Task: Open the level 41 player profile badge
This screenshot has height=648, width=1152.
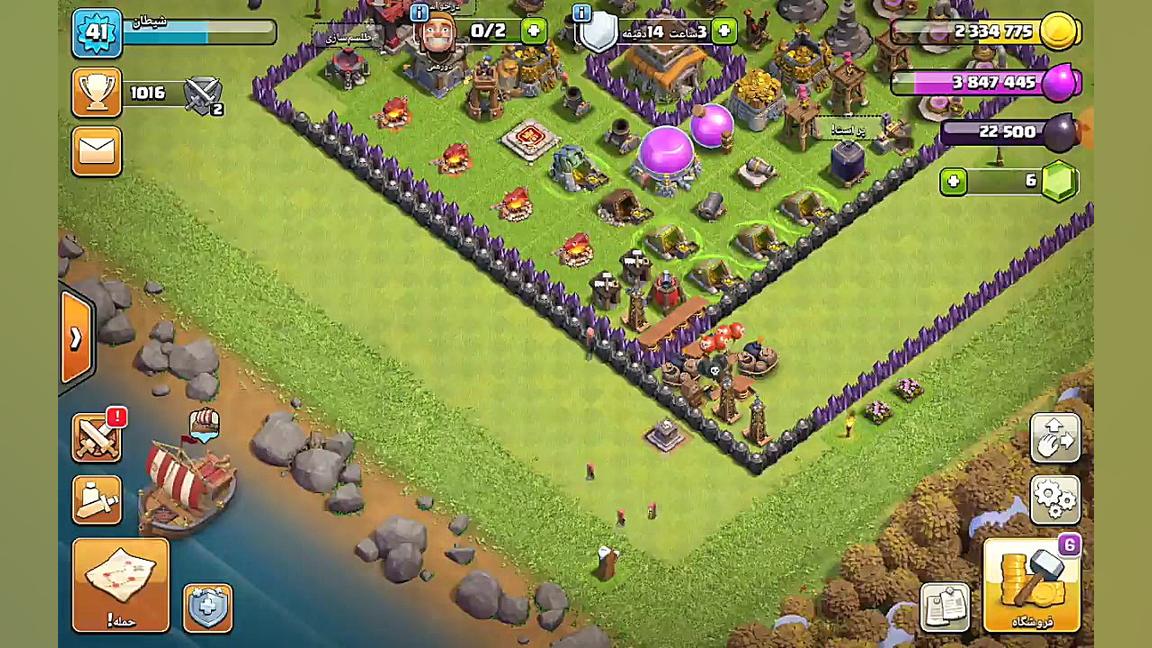Action: click(x=97, y=33)
